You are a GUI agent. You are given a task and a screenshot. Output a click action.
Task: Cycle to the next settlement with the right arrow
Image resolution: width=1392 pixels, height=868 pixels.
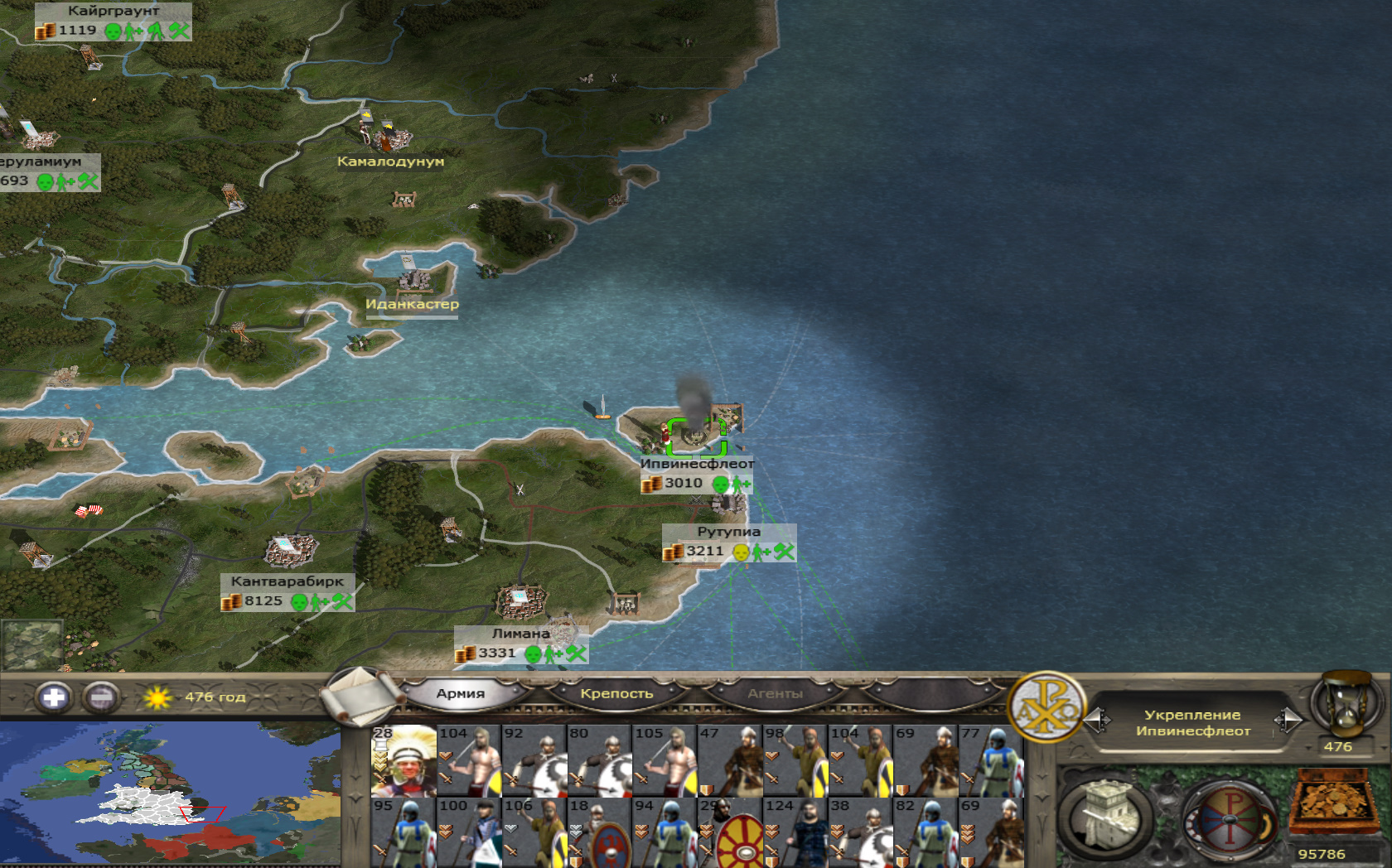click(1288, 721)
